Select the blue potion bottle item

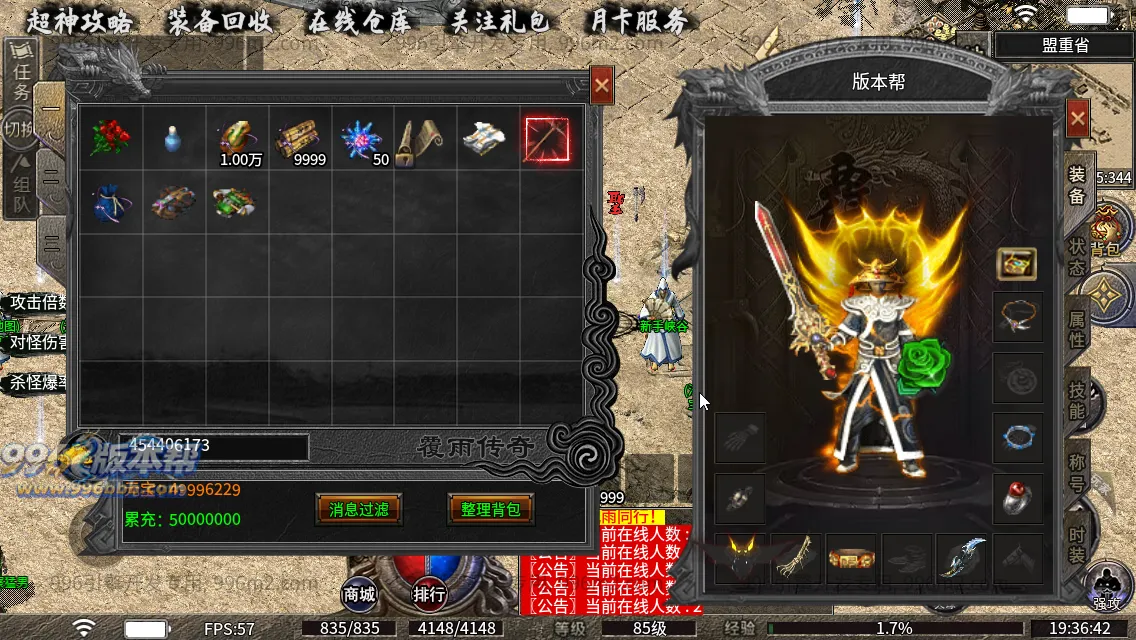click(174, 140)
